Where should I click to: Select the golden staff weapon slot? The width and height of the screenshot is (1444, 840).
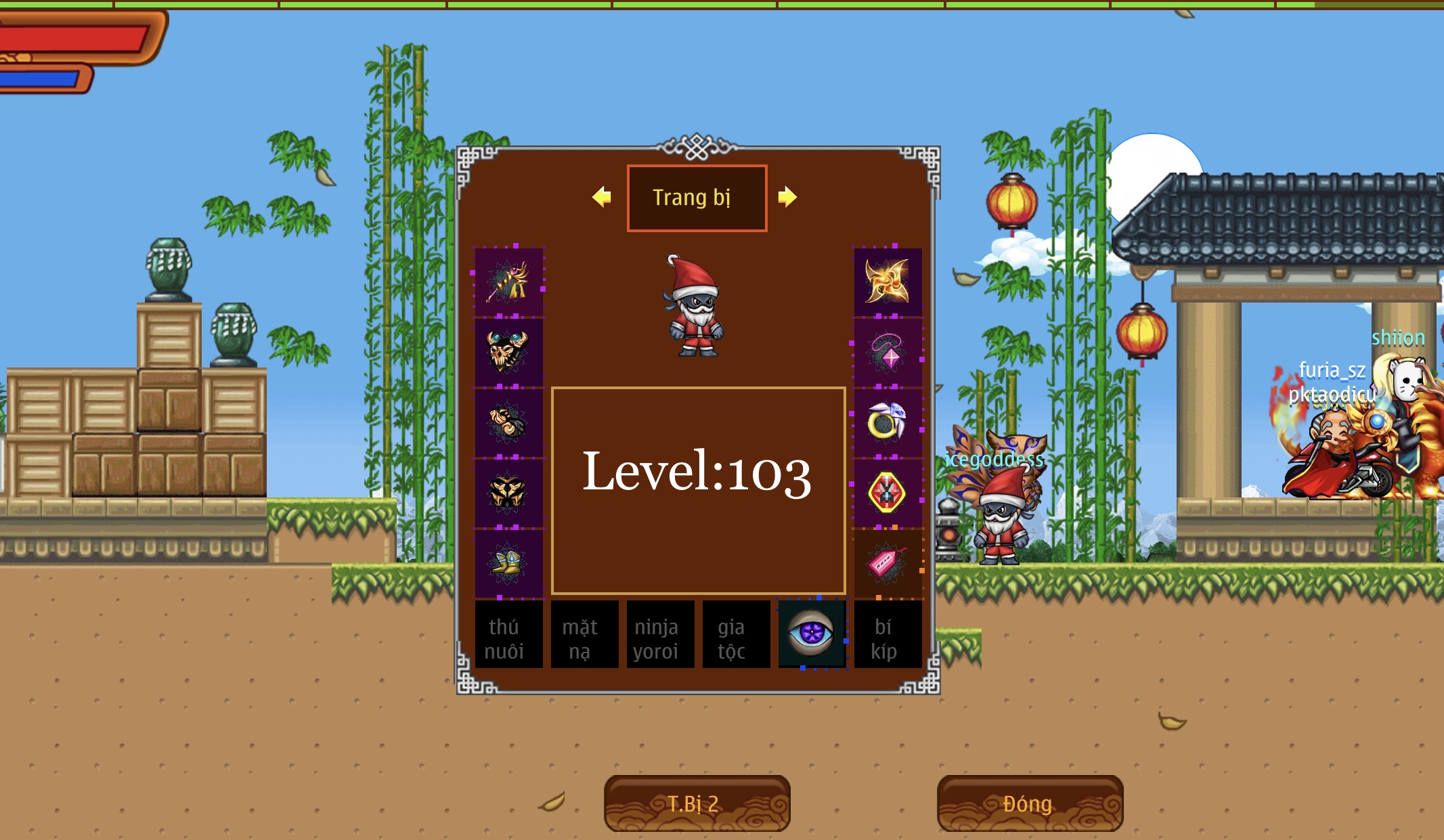point(508,282)
